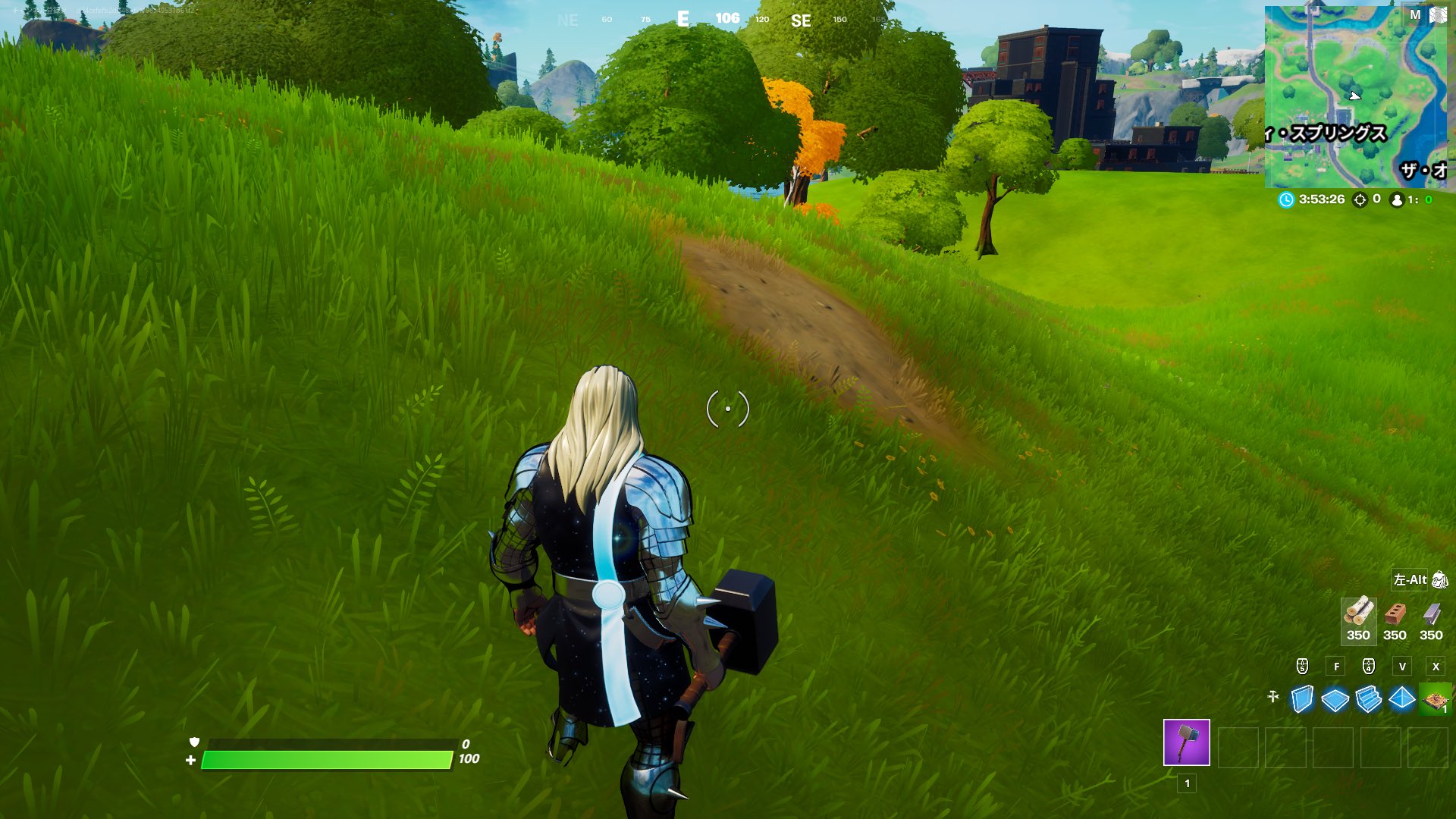Click the green health bar
The width and height of the screenshot is (1456, 819).
coord(326,757)
